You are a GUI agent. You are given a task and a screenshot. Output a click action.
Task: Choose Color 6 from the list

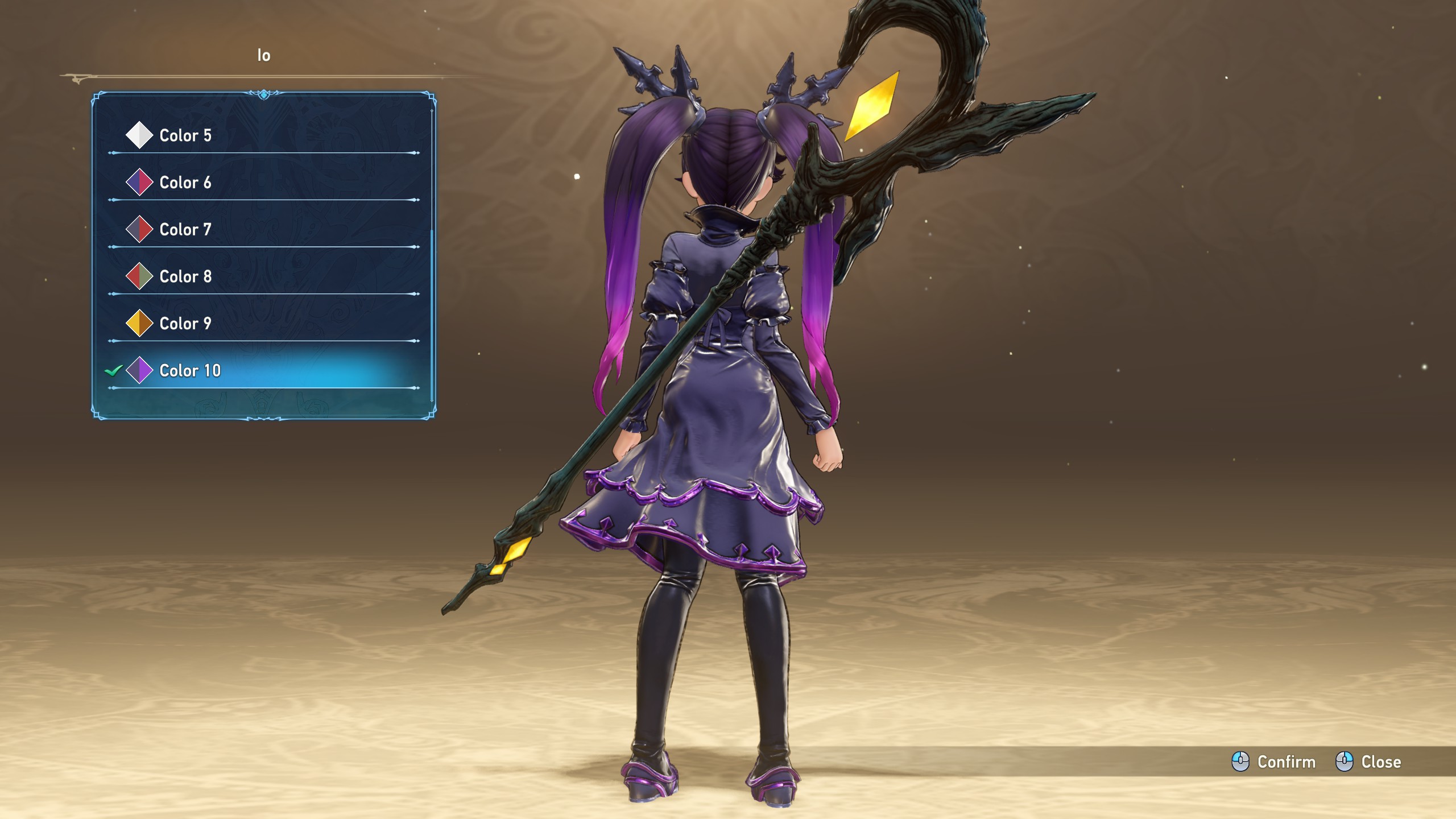click(185, 183)
